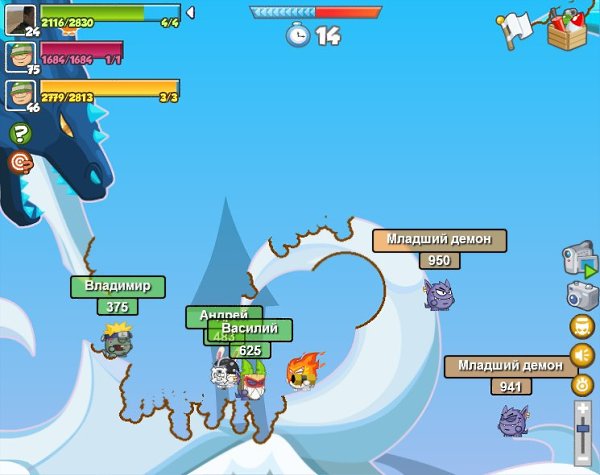The height and width of the screenshot is (475, 600).
Task: Start video recording with the camcorder icon
Action: (580, 261)
